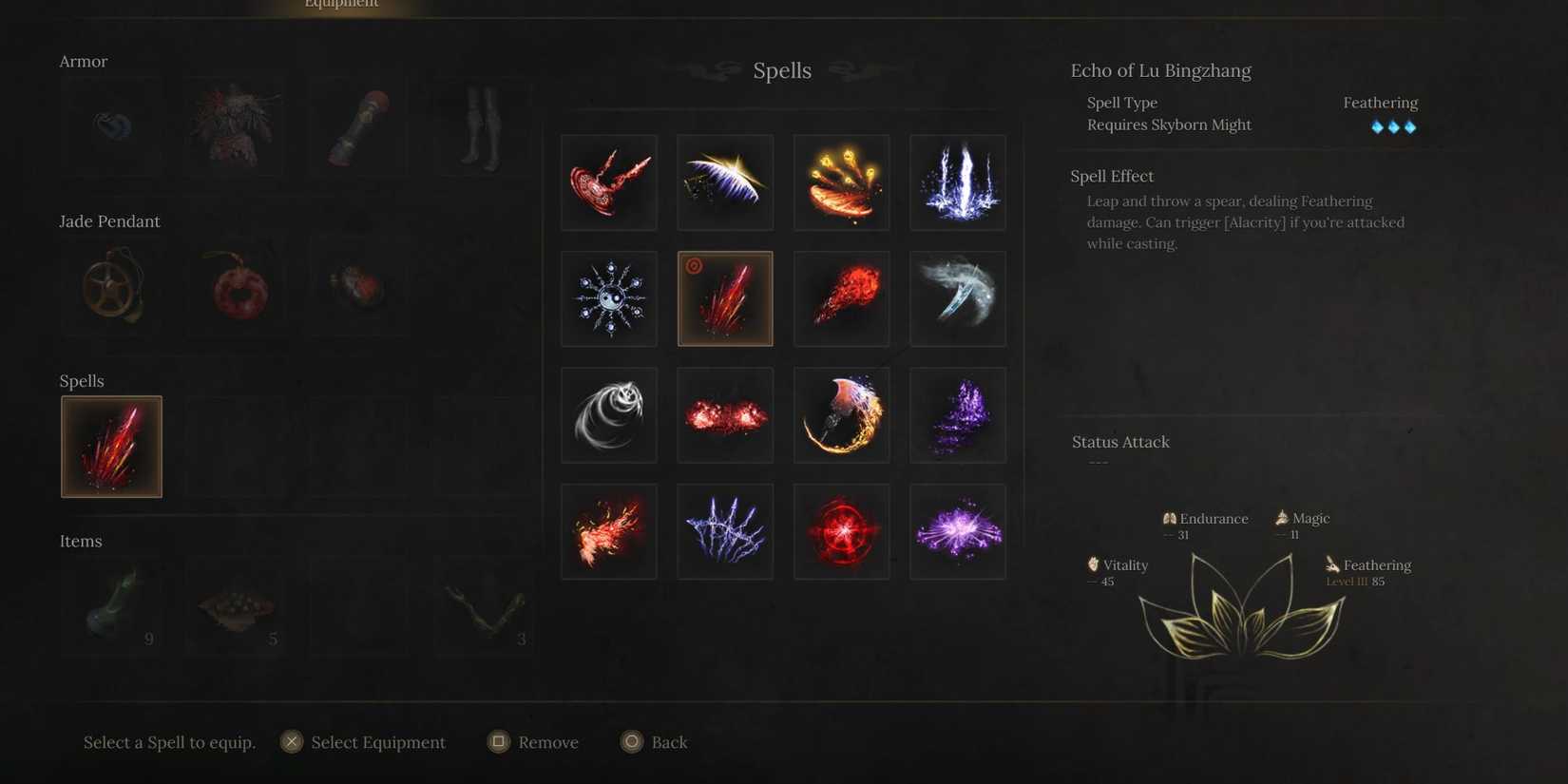Pick the white swirling wind spell
Screen dimensions: 1568x784
609,415
